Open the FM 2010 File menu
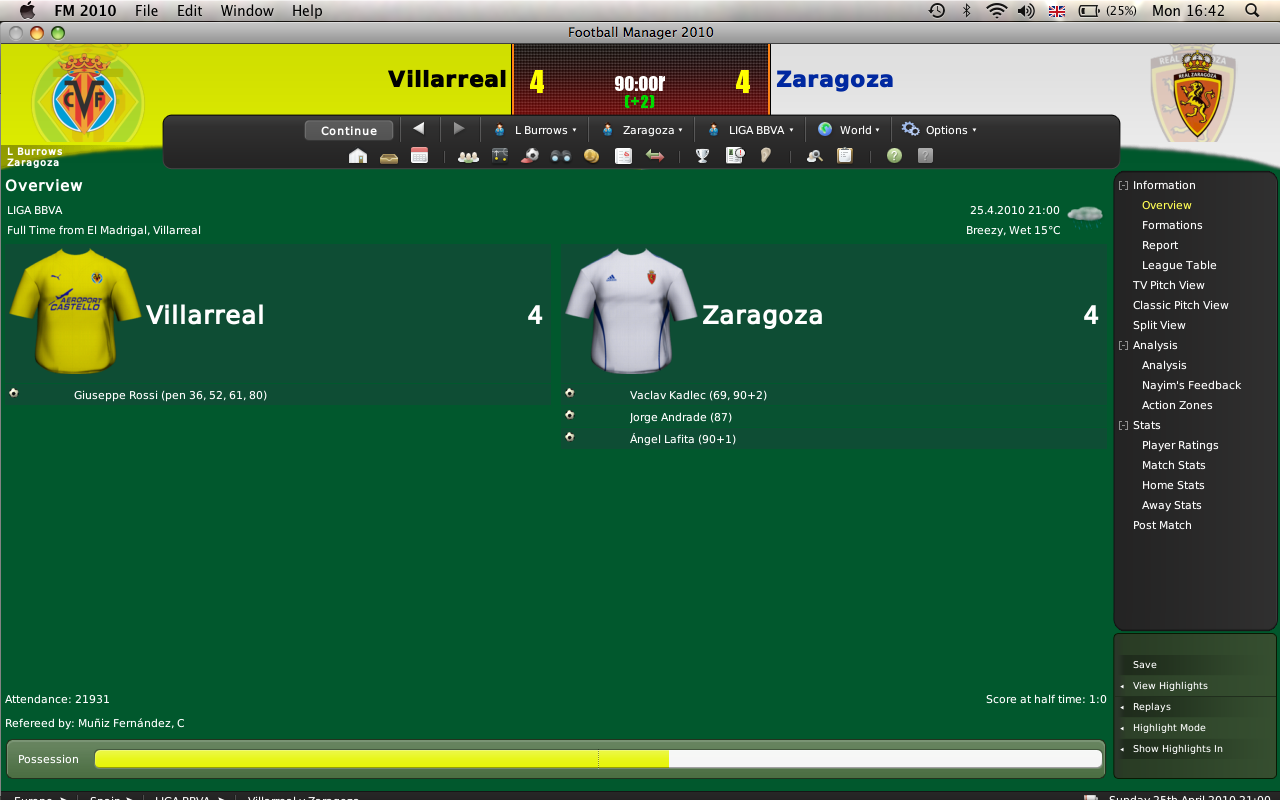The height and width of the screenshot is (800, 1280). click(x=146, y=11)
